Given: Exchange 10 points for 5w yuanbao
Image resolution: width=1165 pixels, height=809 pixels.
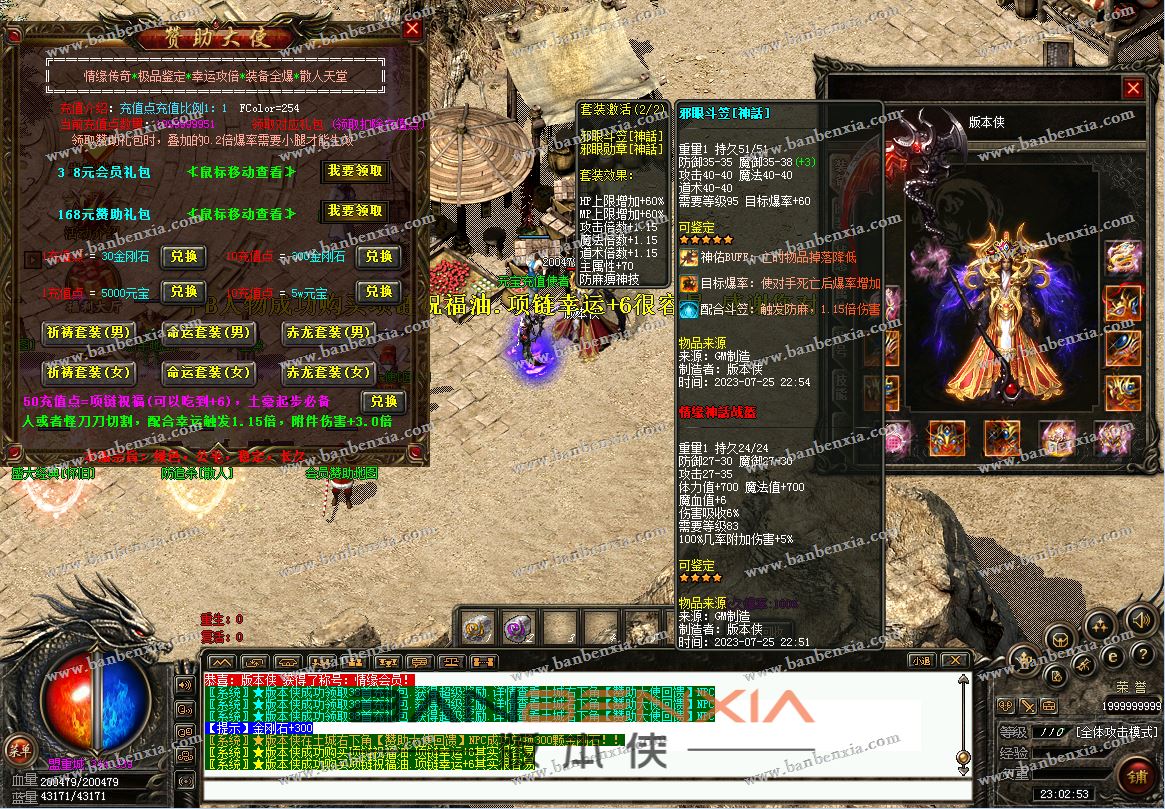Looking at the screenshot, I should pos(378,292).
